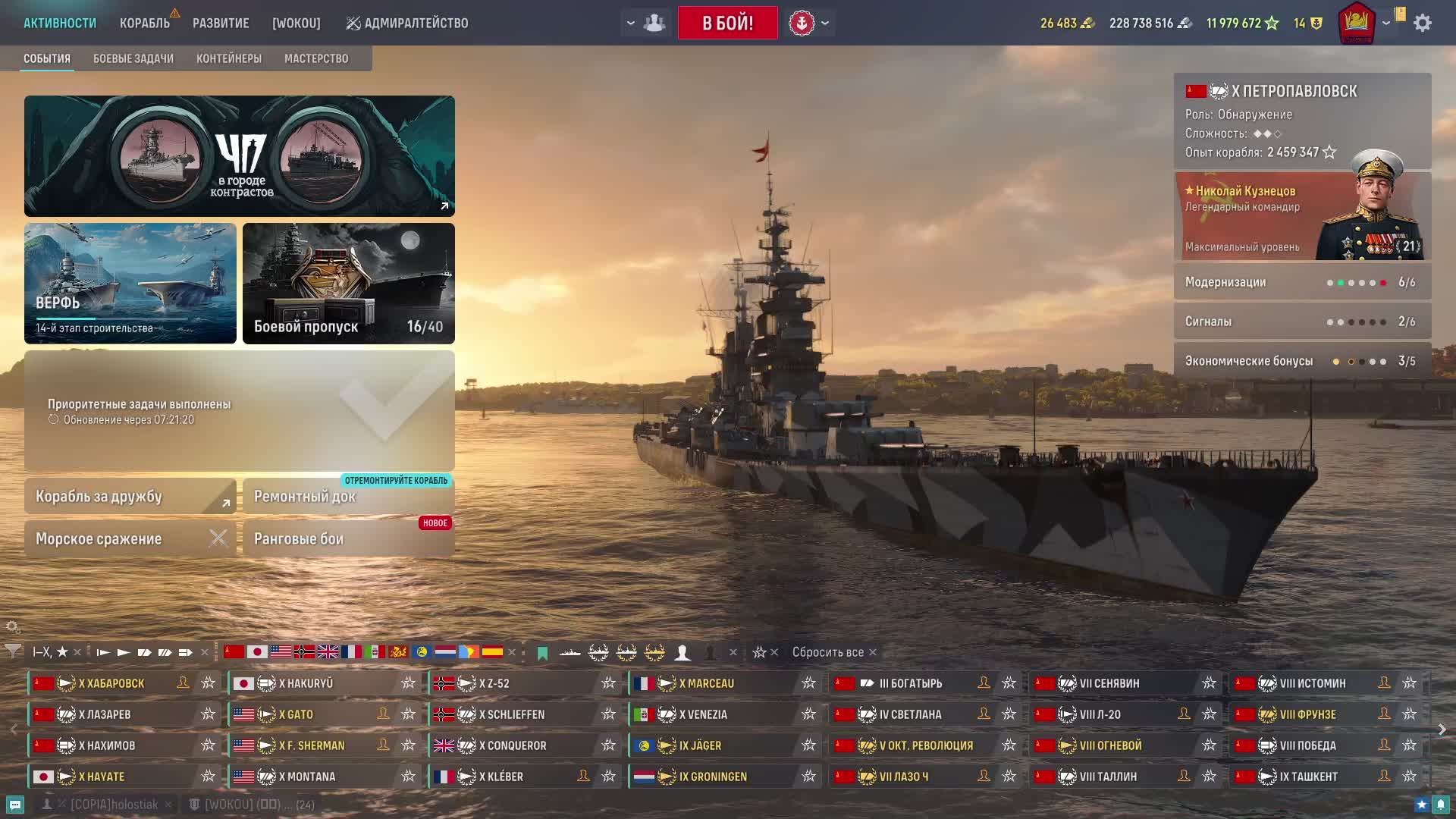1456x819 pixels.
Task: Open commander Николай Кузнецов's card
Action: click(1302, 216)
